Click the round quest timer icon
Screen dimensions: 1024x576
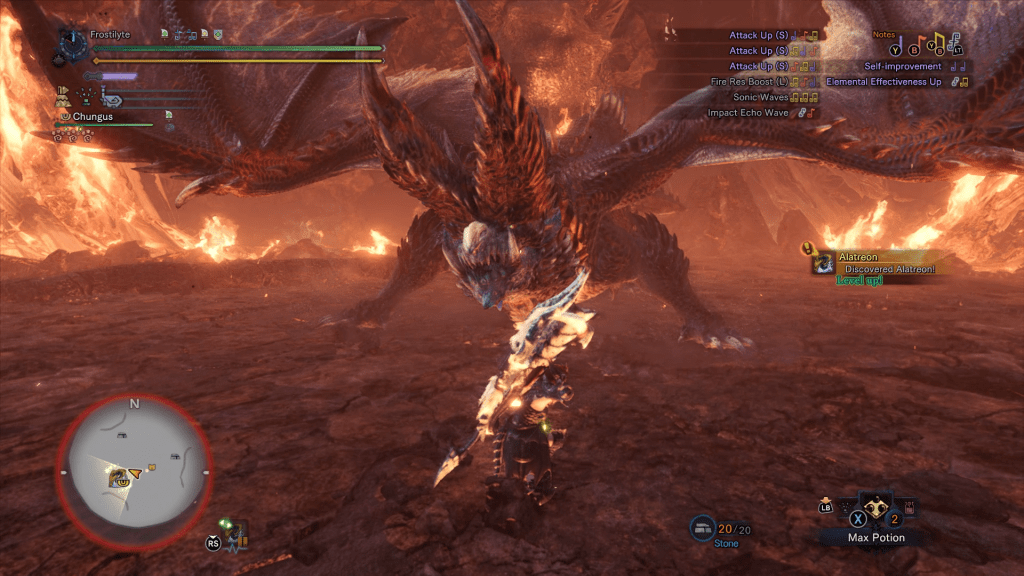(73, 41)
